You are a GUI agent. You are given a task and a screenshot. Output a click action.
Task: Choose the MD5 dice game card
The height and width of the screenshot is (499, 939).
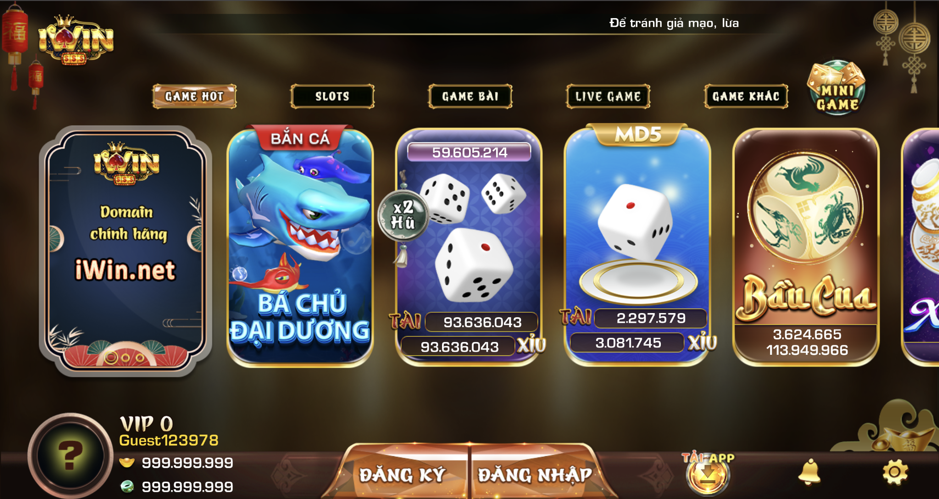[x=638, y=245]
